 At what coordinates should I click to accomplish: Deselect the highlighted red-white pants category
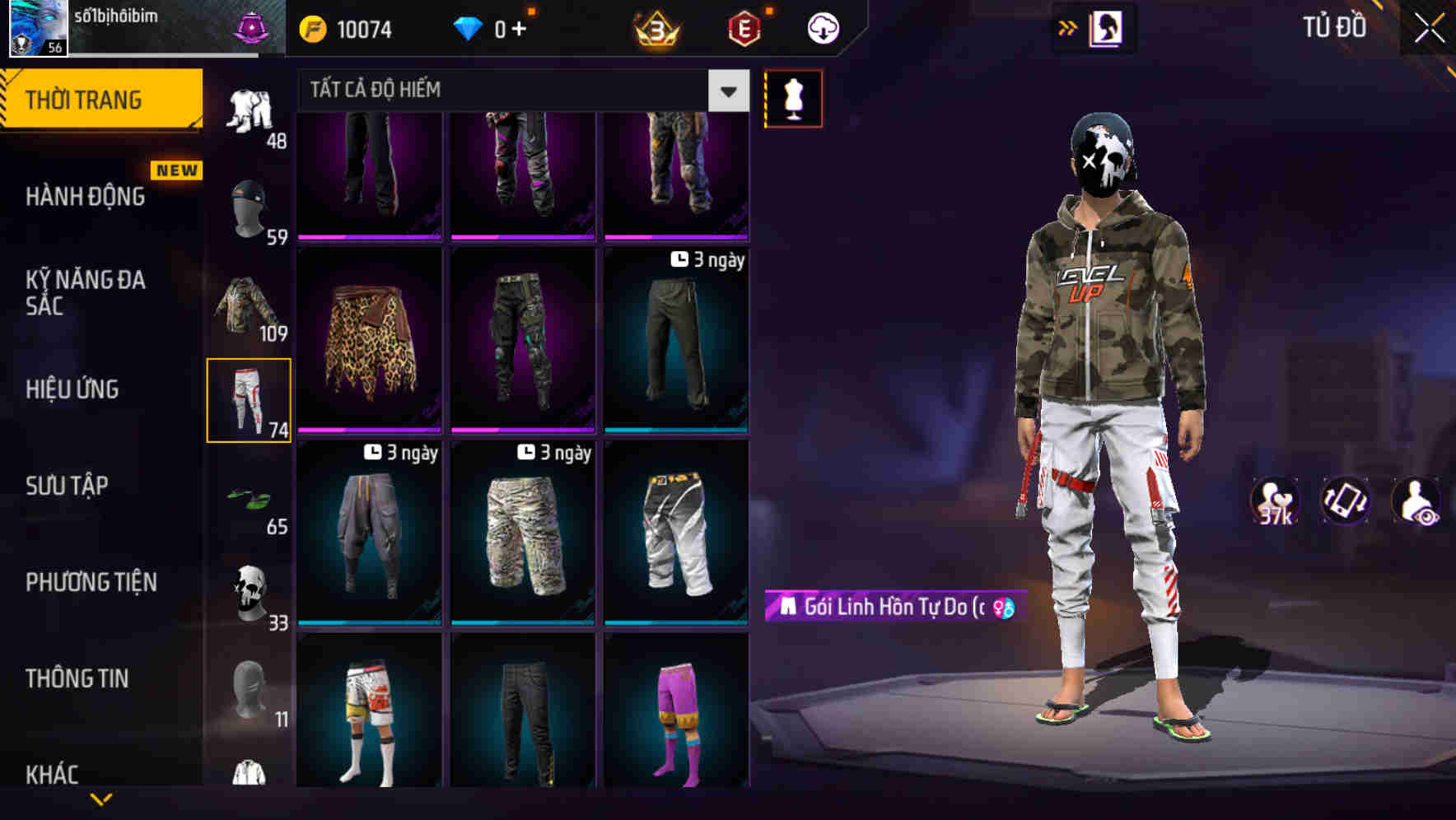pyautogui.click(x=250, y=399)
